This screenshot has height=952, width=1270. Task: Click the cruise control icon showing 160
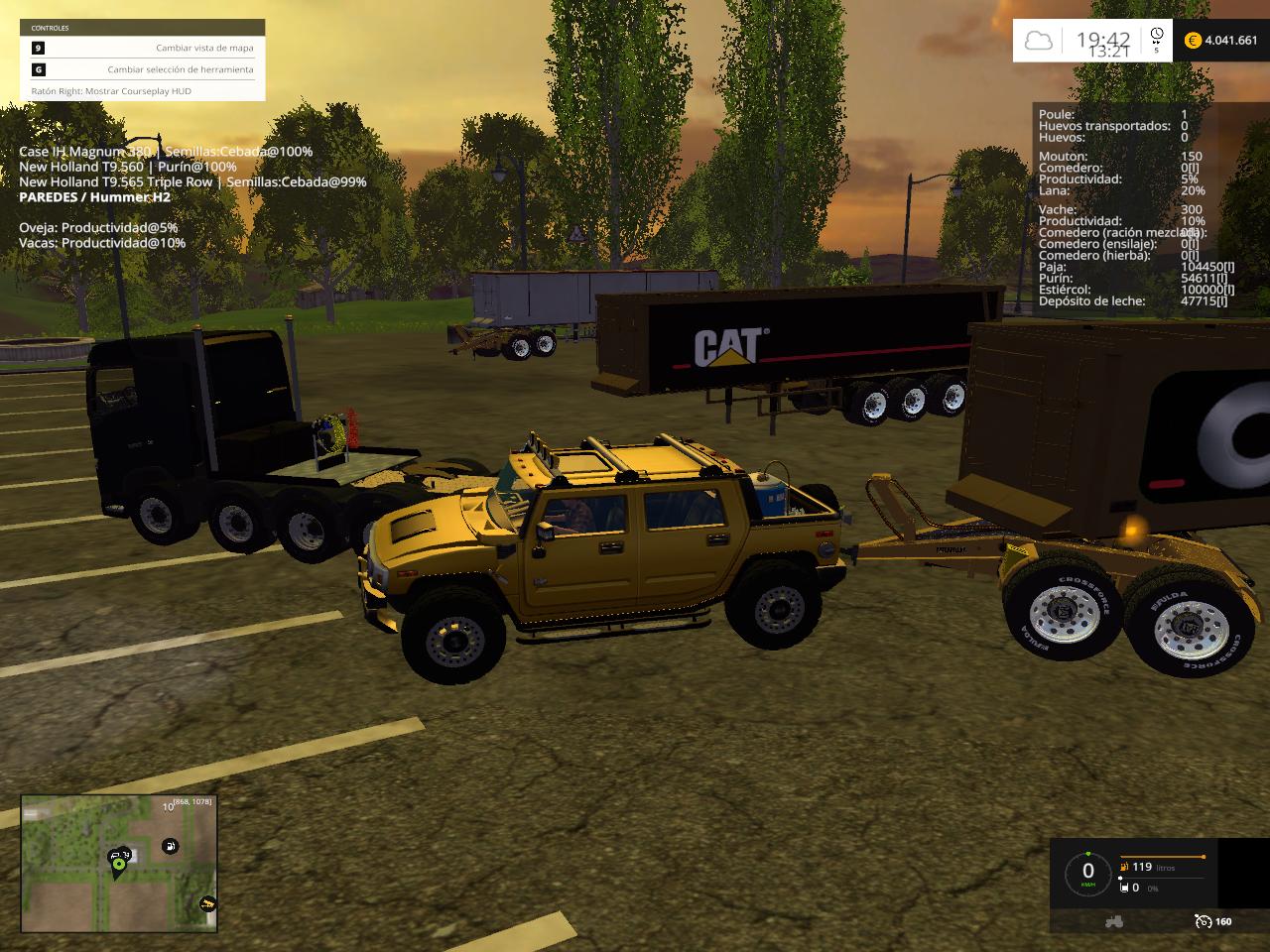point(1203,921)
